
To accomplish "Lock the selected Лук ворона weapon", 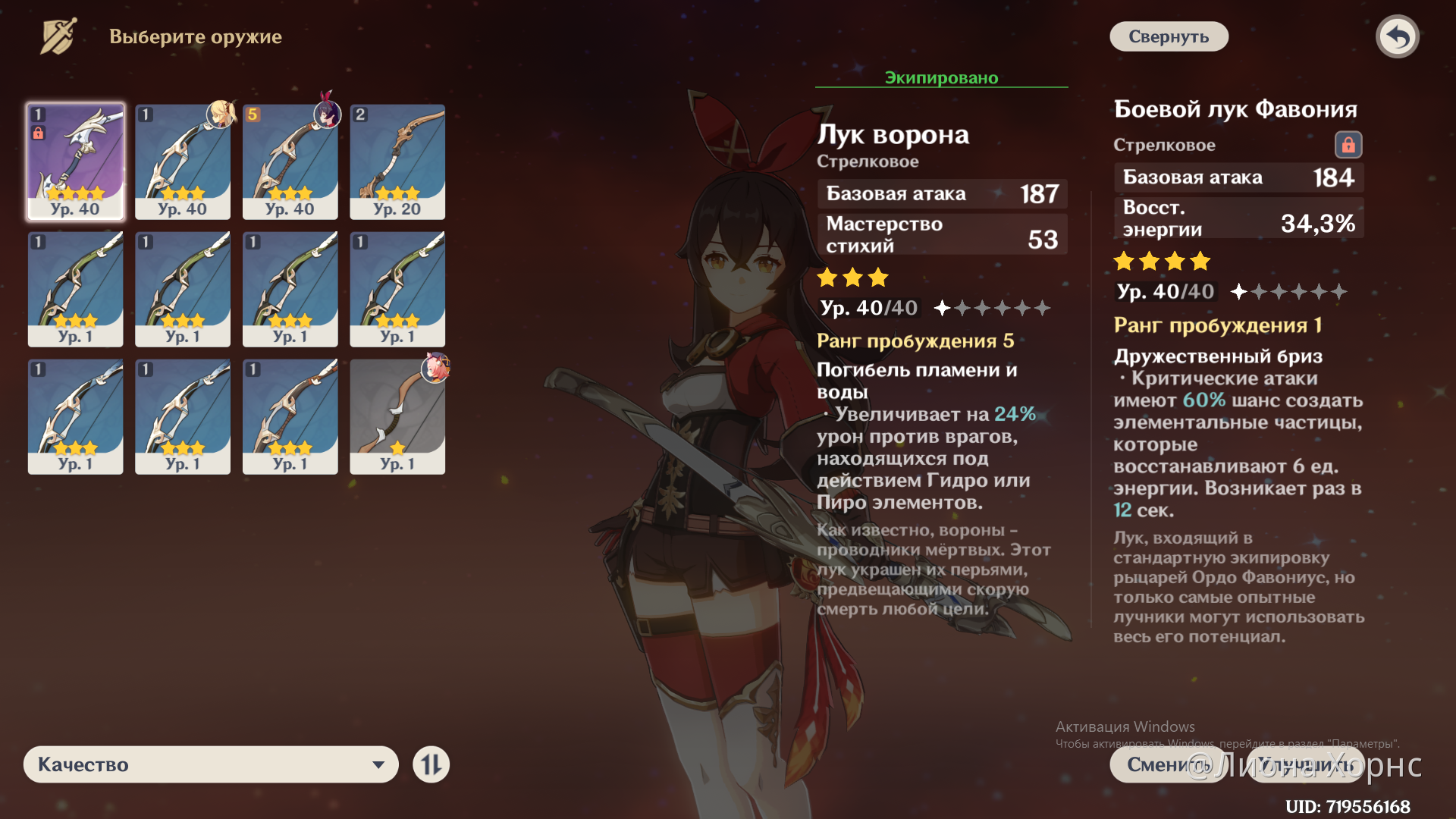I will [39, 132].
